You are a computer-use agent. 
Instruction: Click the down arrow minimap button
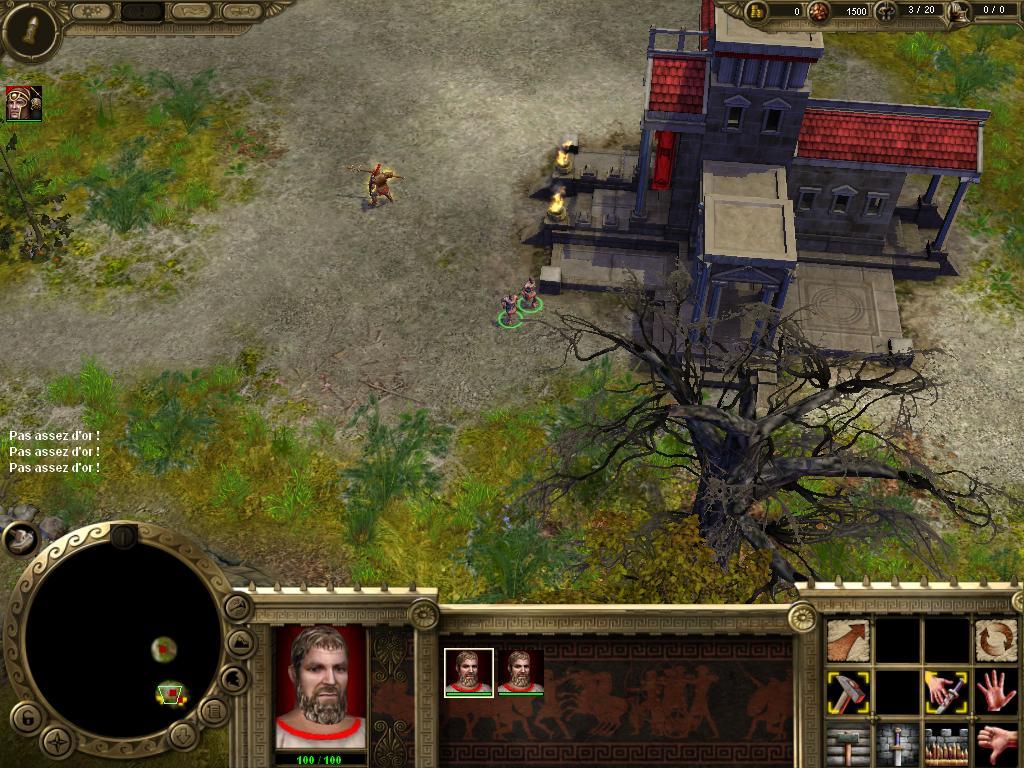coord(182,735)
